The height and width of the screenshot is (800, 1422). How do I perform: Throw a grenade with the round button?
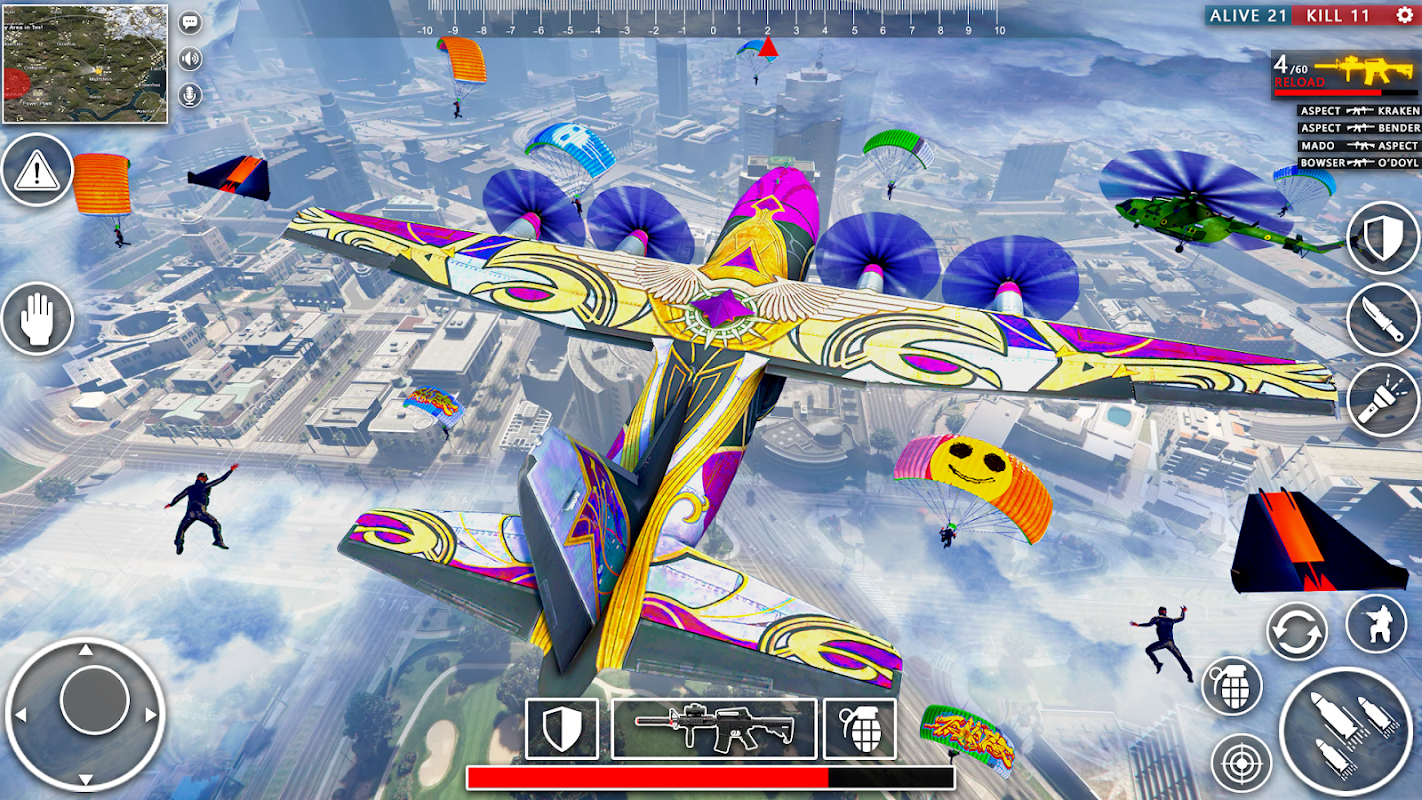click(1232, 687)
